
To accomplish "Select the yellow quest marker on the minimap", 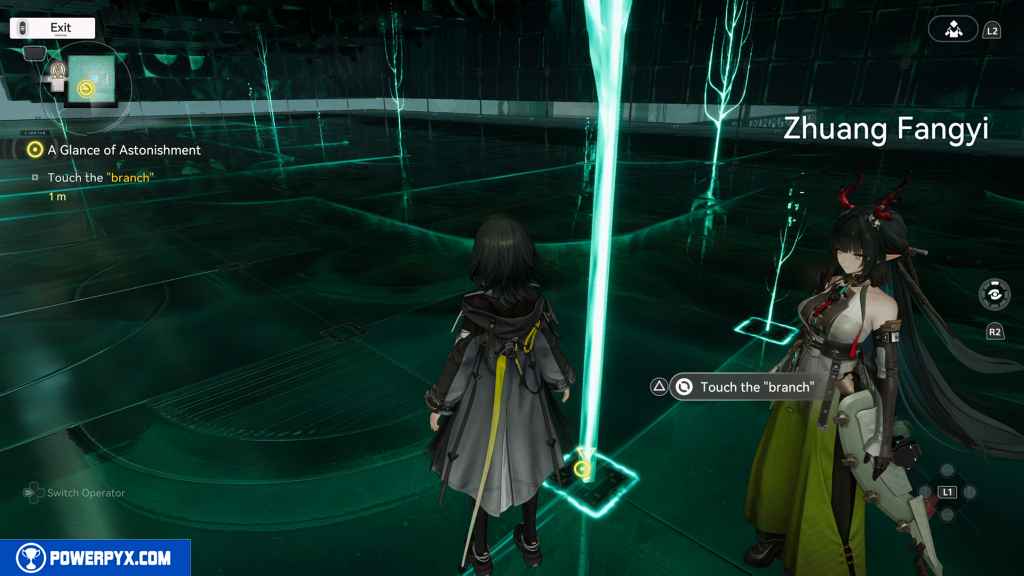I will 85,89.
